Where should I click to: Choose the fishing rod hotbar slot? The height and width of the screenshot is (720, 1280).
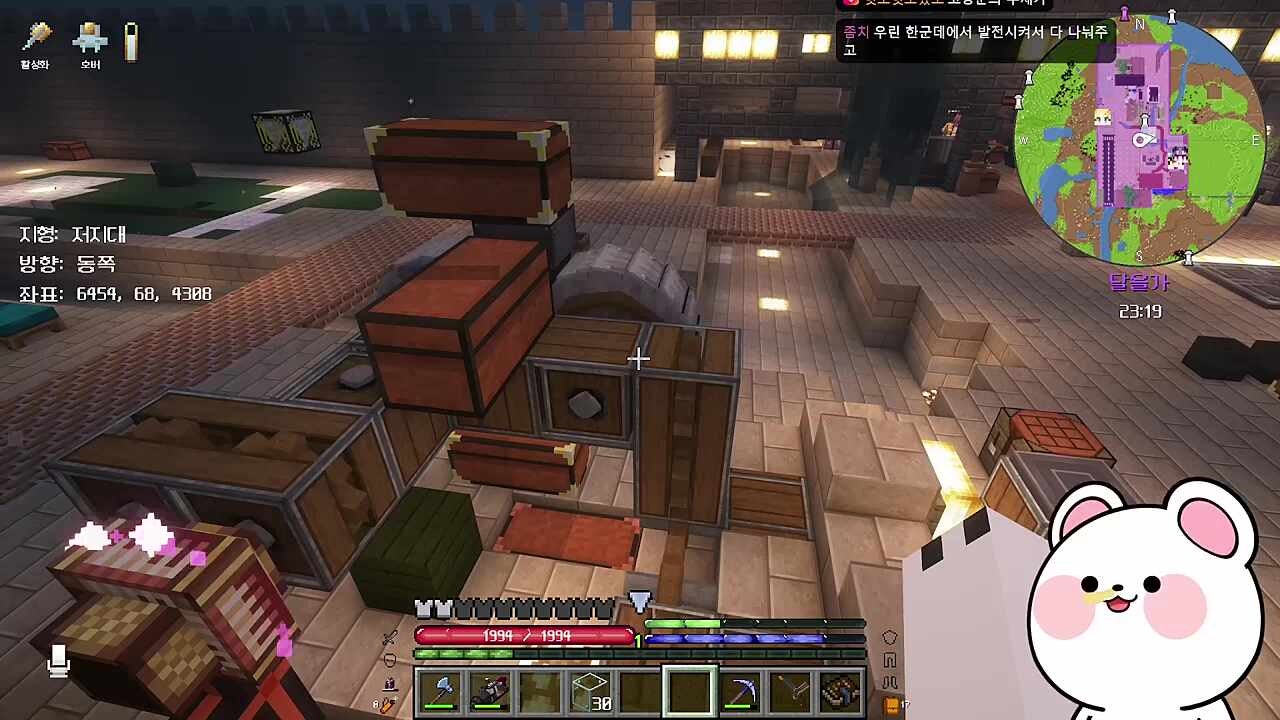791,691
